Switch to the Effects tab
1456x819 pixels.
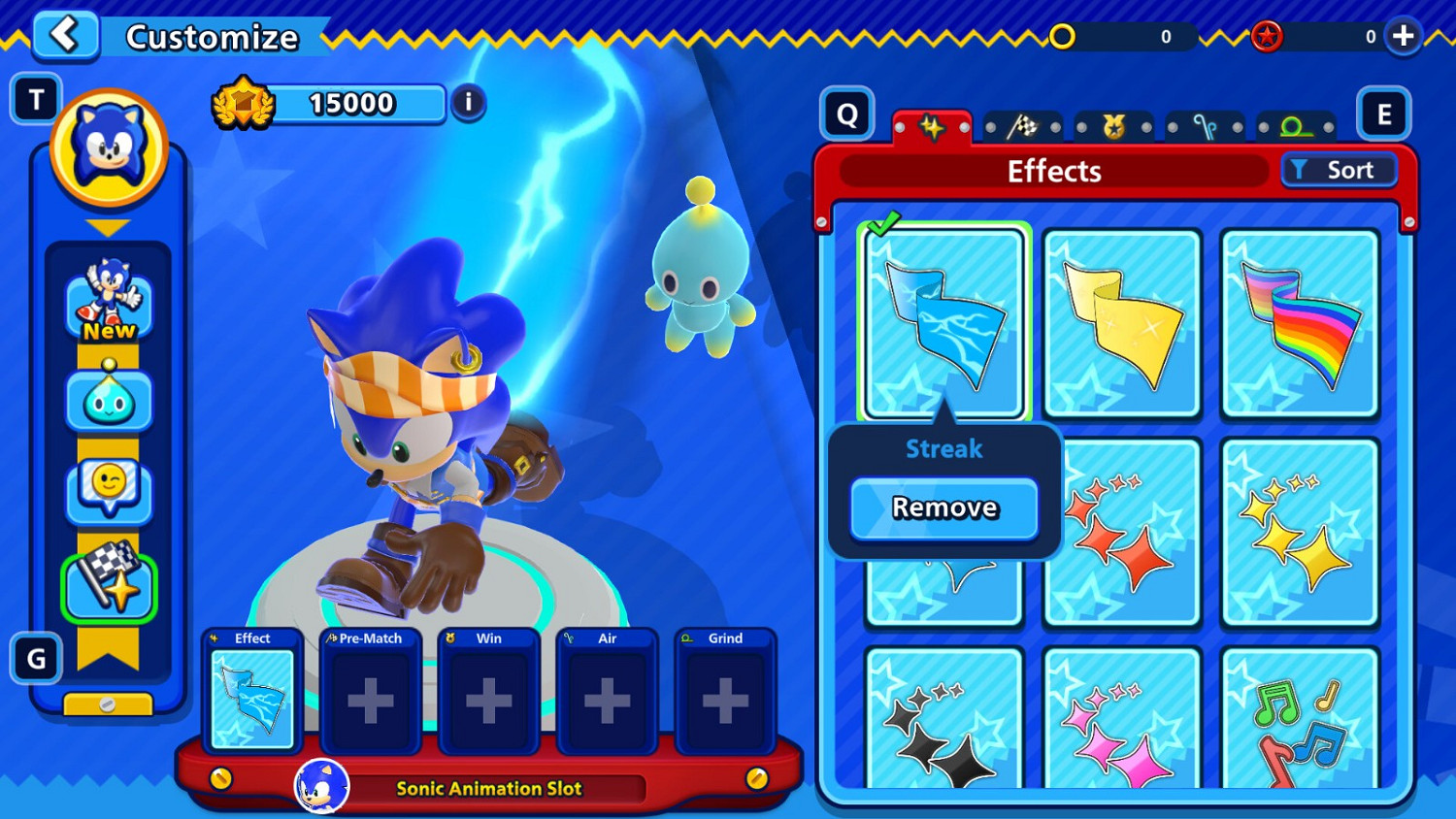pos(932,126)
